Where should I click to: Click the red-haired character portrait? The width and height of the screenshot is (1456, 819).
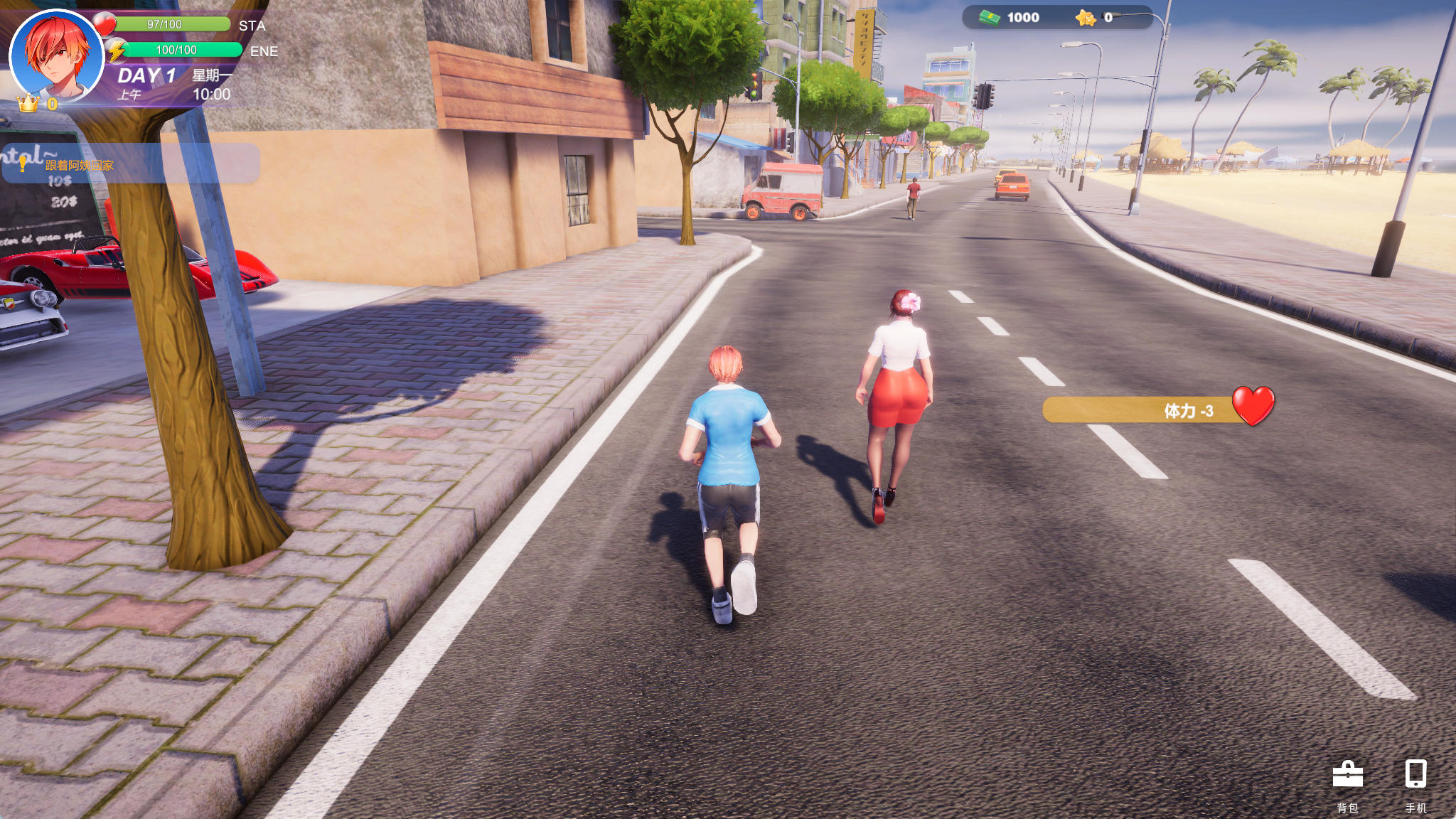57,57
